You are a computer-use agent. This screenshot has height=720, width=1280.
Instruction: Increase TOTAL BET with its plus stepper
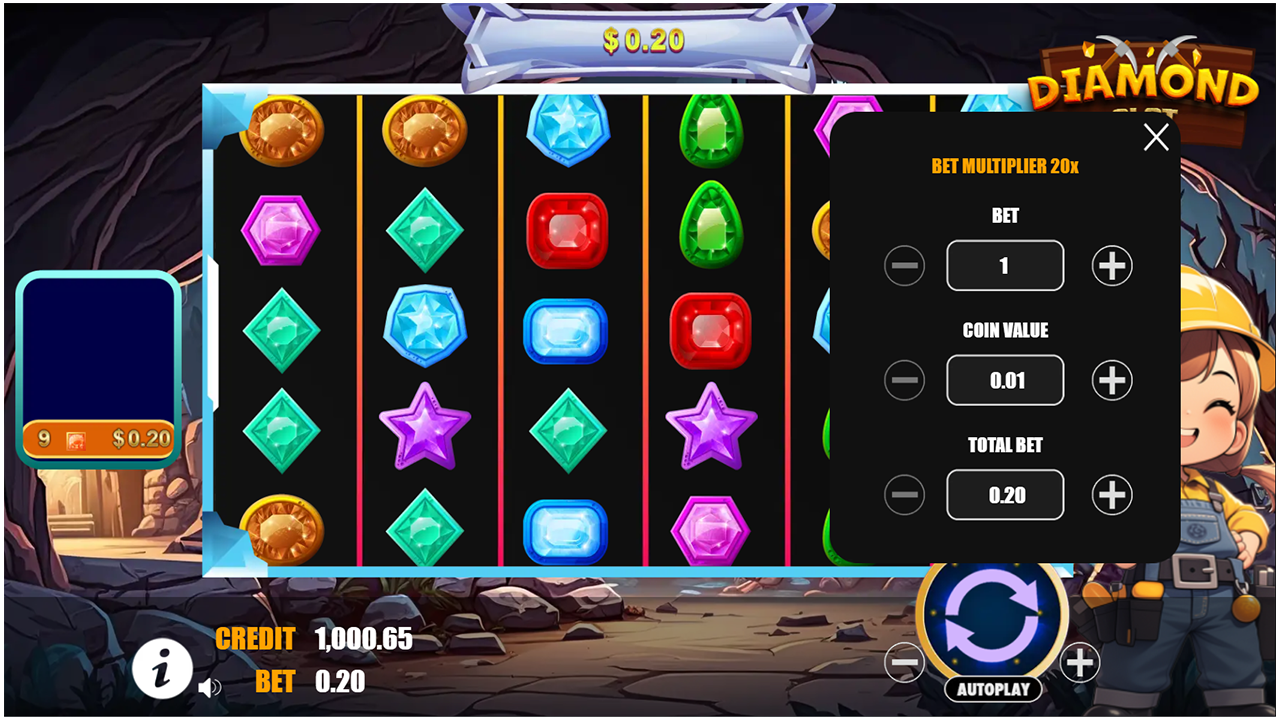tap(1110, 494)
